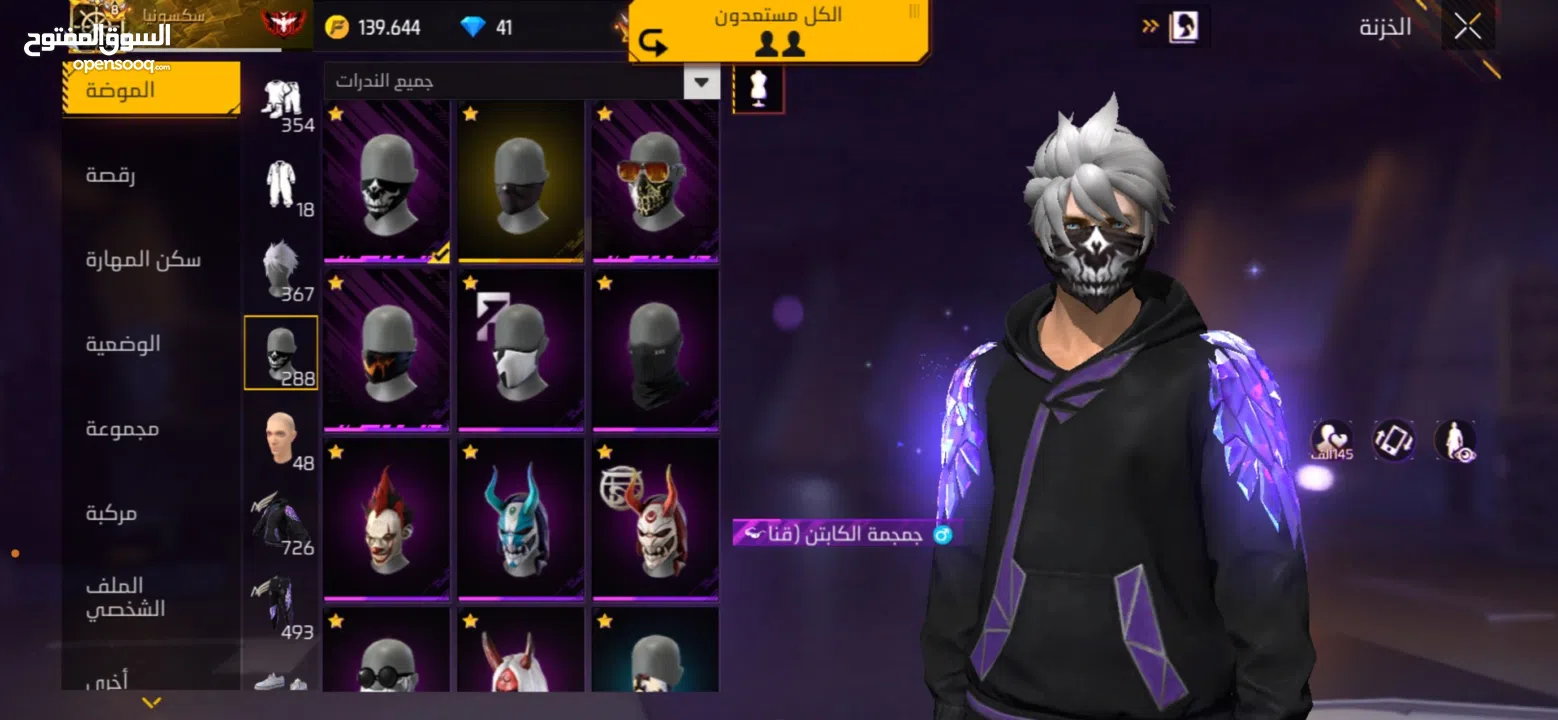Choose the red-haired clown mask

tap(387, 519)
